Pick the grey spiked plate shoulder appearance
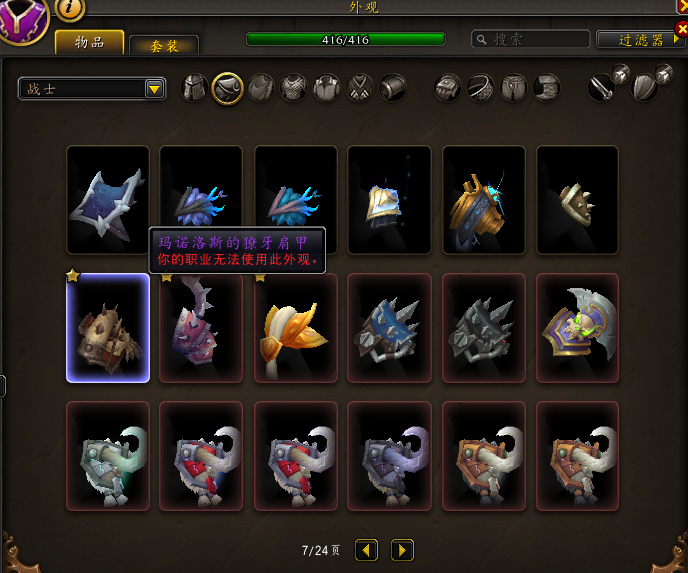 coord(484,328)
